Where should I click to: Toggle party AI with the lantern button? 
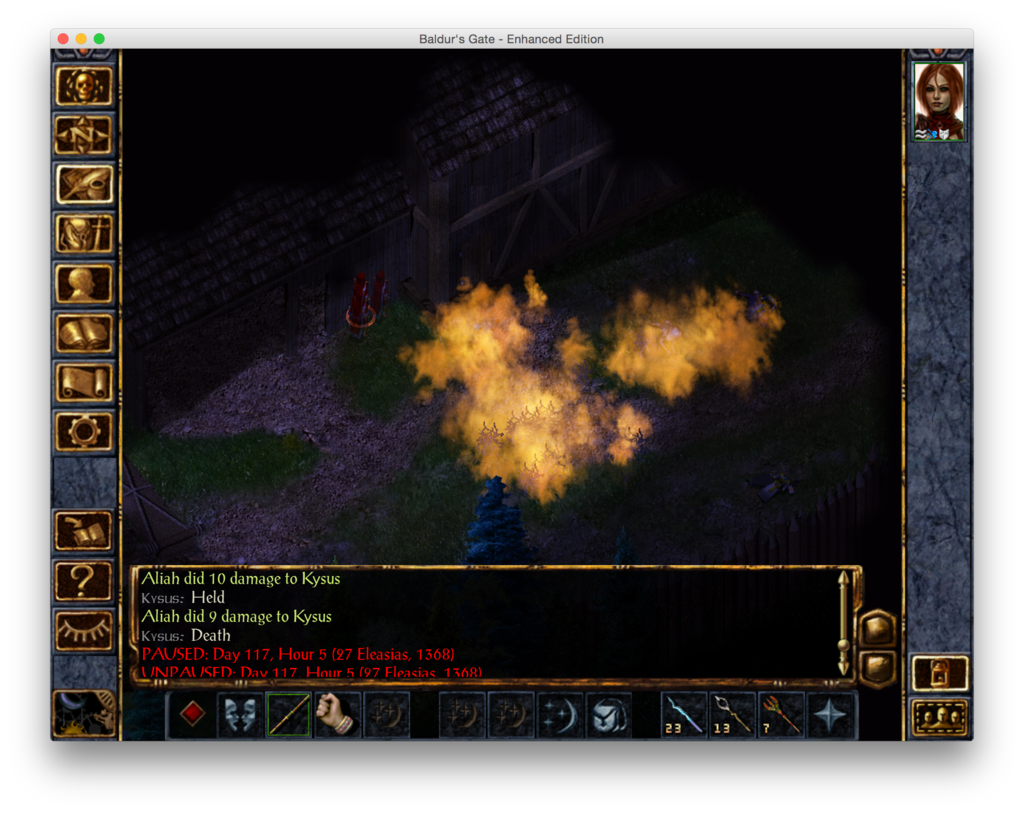tap(940, 673)
